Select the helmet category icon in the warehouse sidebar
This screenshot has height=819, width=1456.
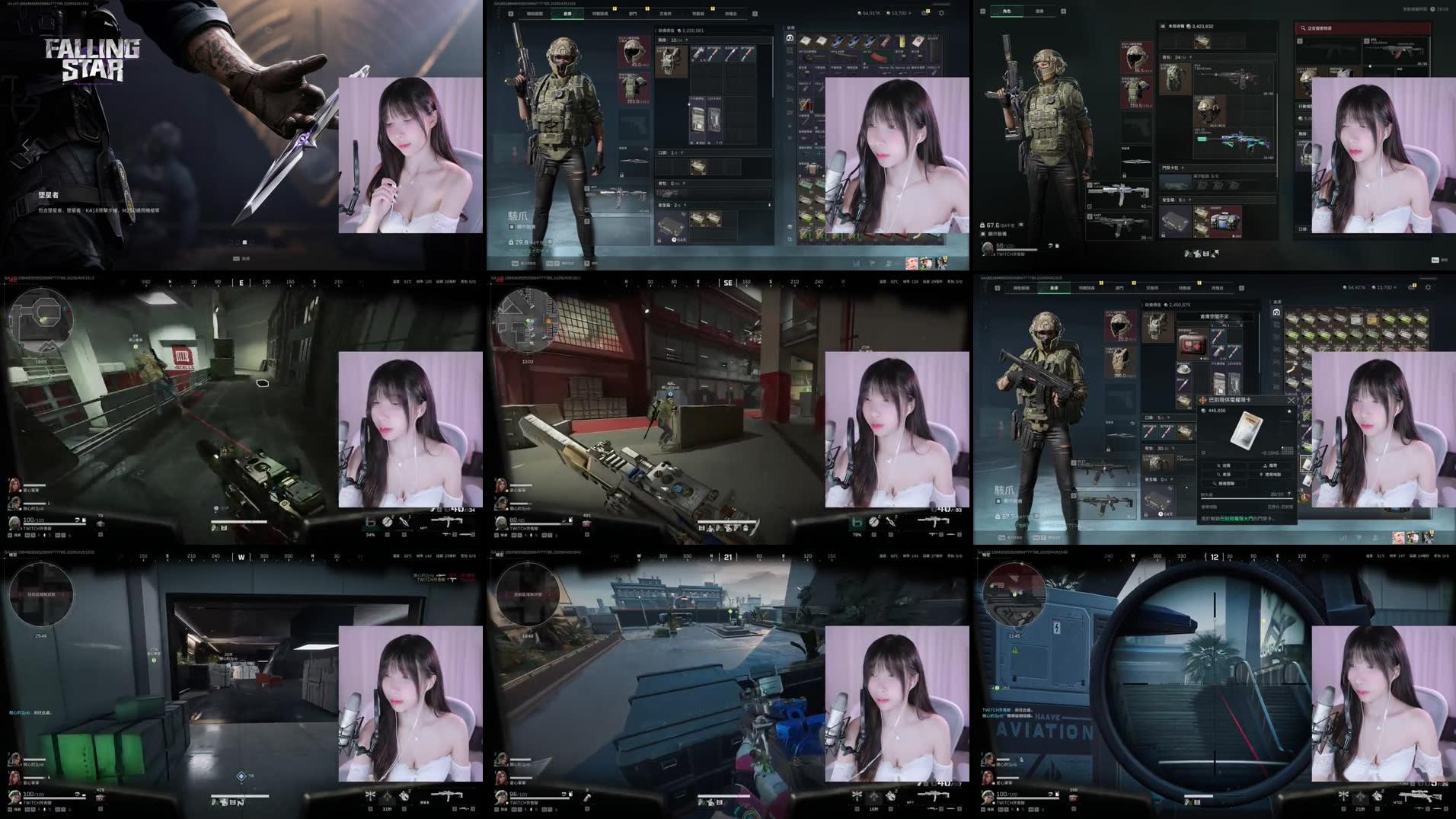789,38
